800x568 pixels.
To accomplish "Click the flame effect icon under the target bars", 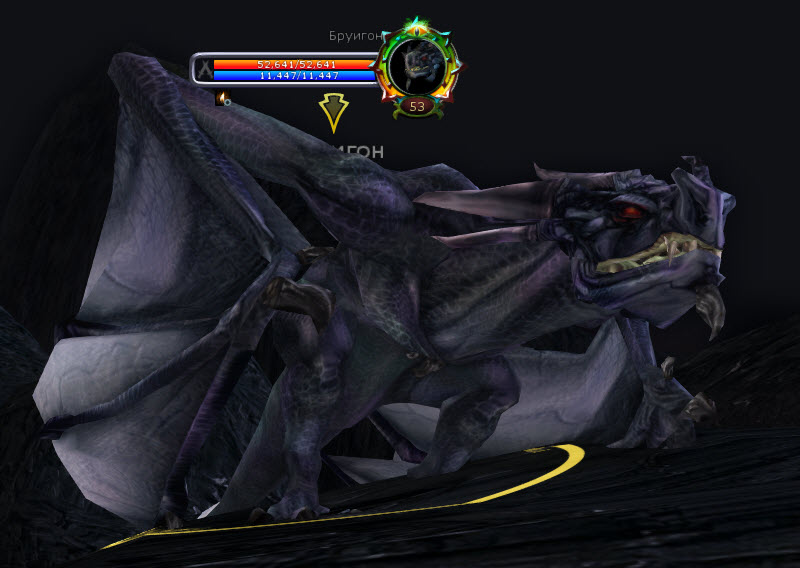I will coord(222,98).
